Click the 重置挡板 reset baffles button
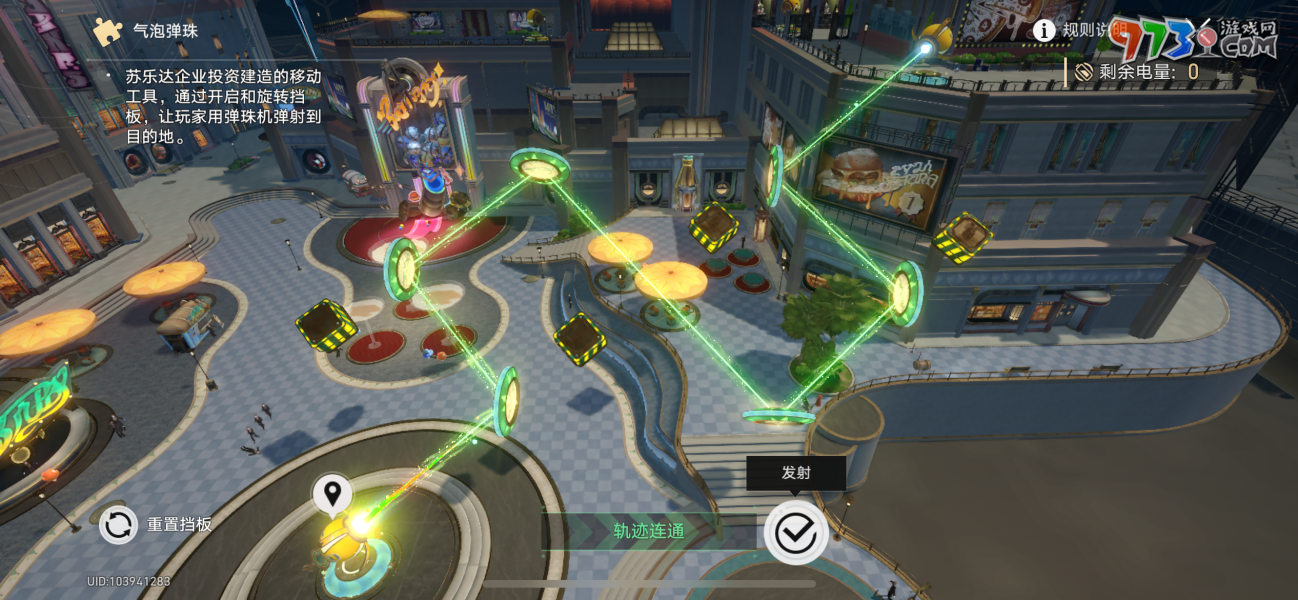 point(118,524)
